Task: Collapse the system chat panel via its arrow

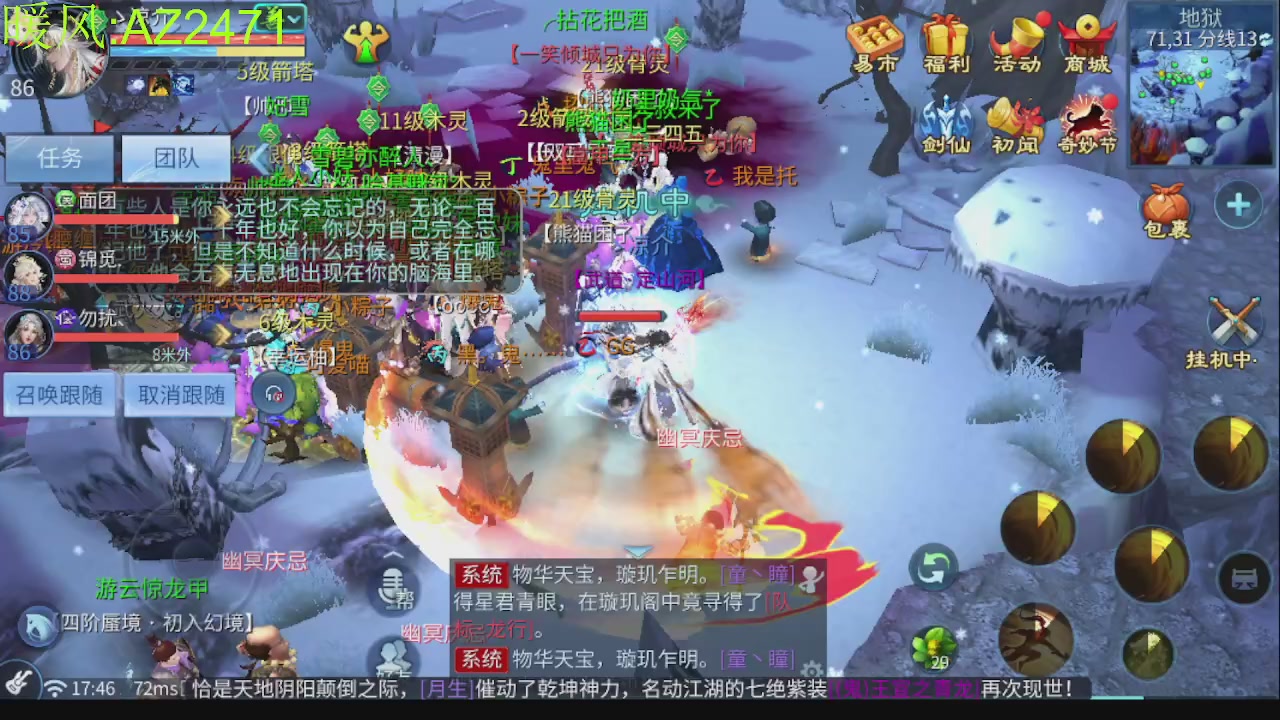Action: (x=638, y=553)
